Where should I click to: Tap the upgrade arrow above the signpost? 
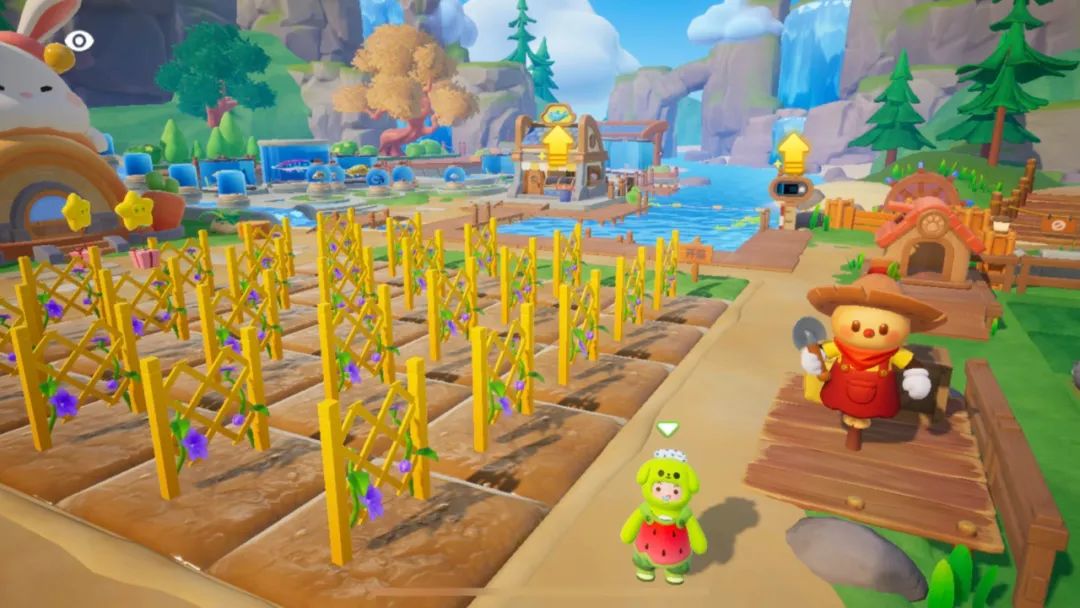coord(793,153)
